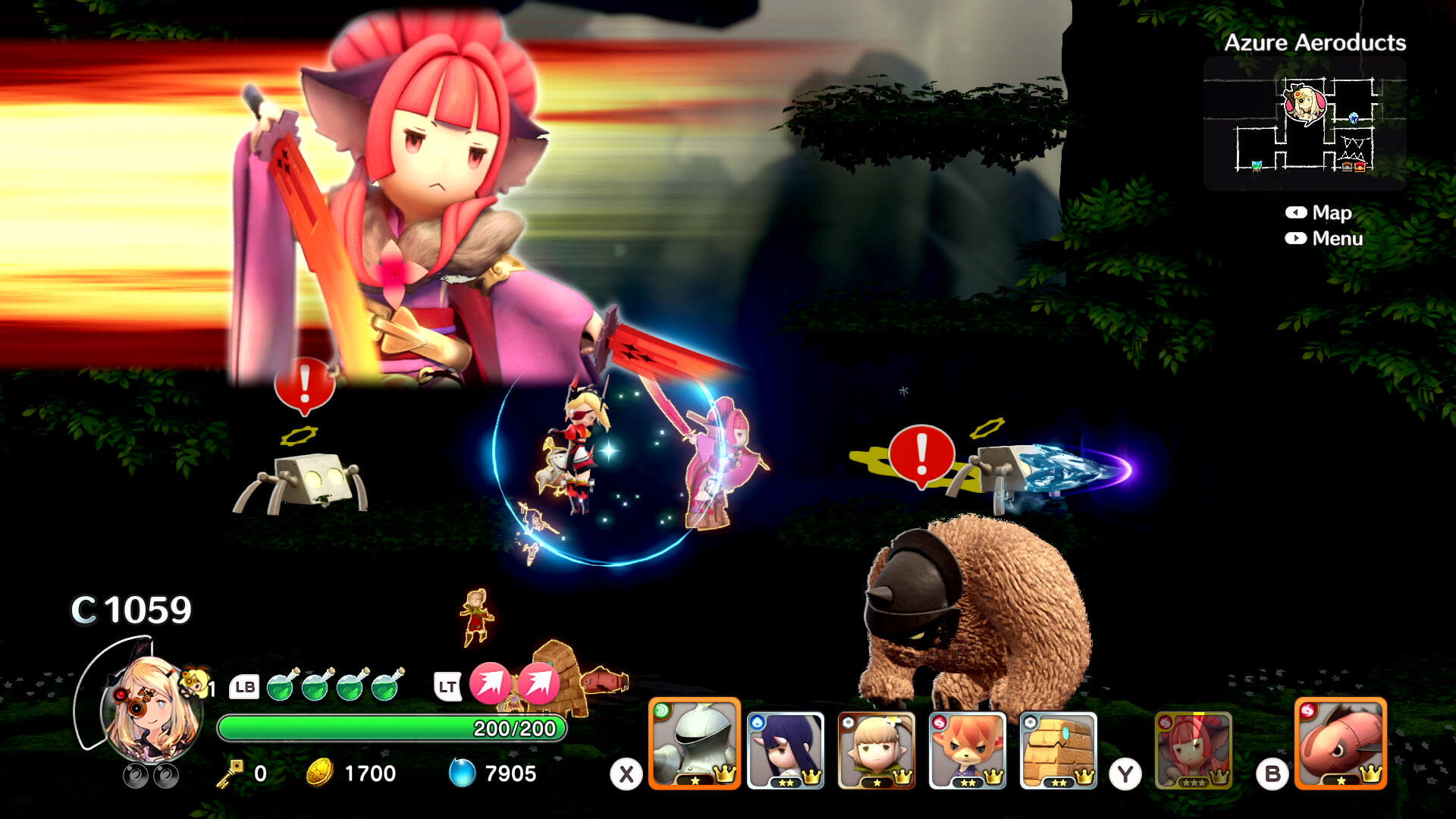Open the Map from the label
The height and width of the screenshot is (819, 1456).
[x=1332, y=213]
